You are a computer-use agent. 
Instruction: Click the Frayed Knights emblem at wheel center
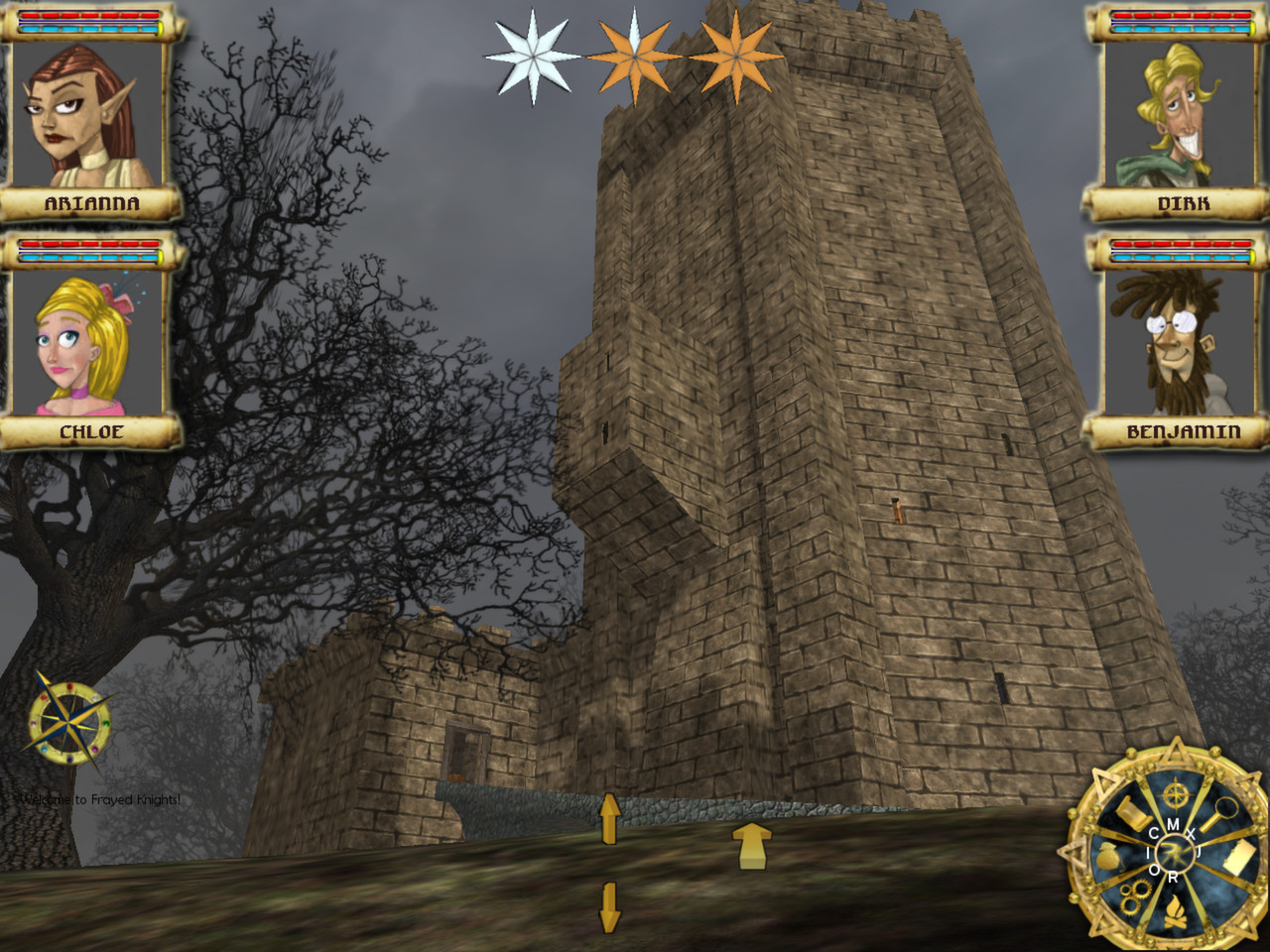1173,851
